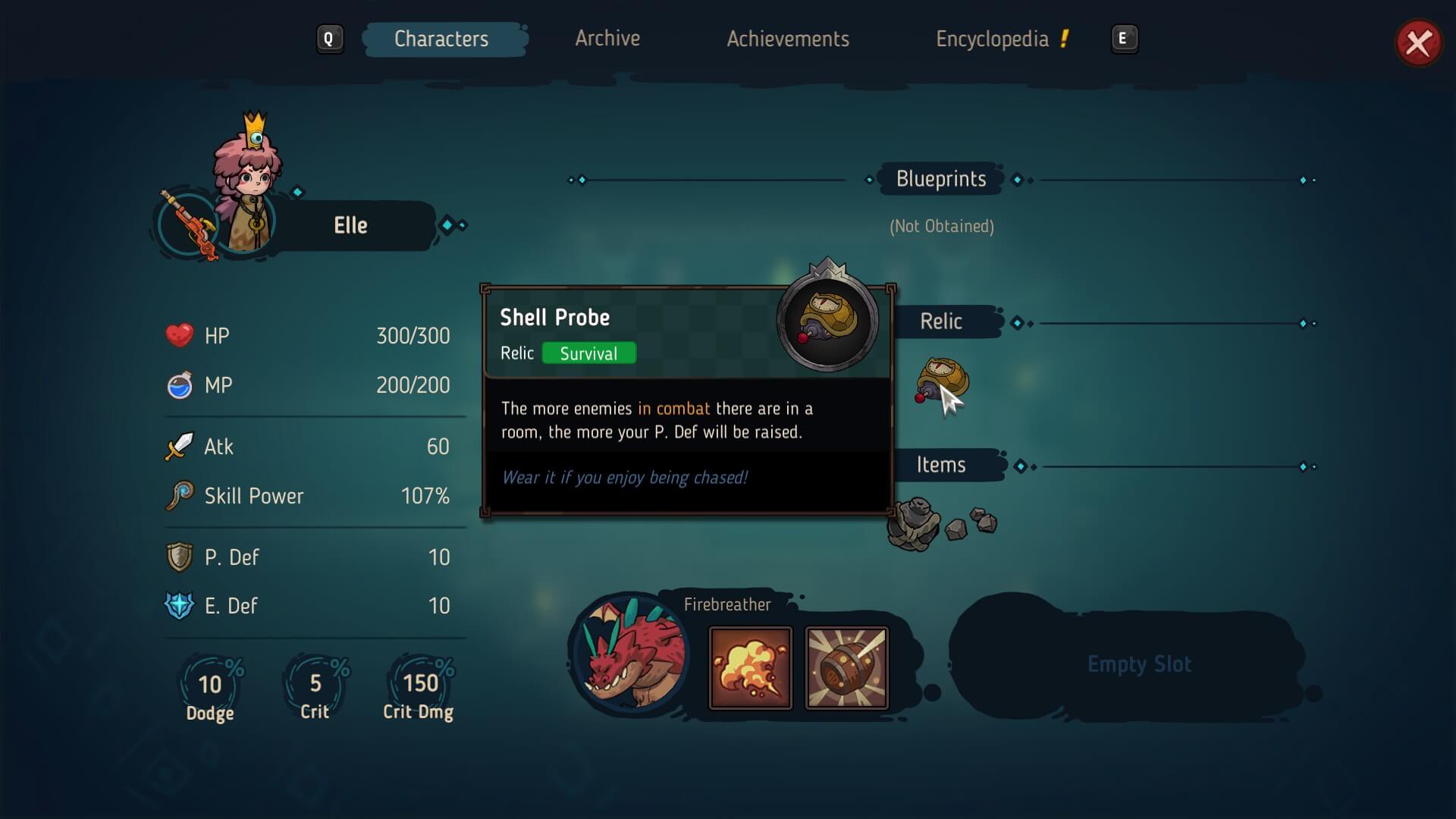Switch to the Characters tab
Screen dimensions: 1456x819
tap(441, 39)
